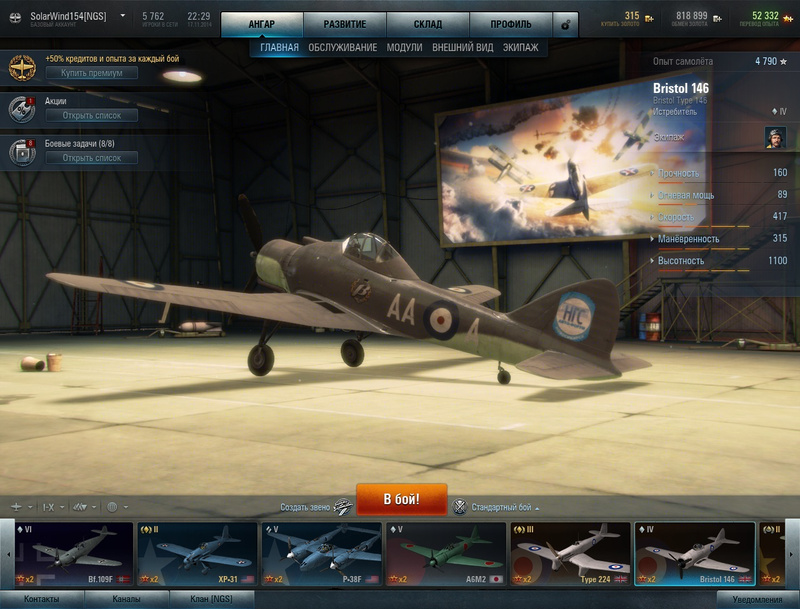
Task: Open the Контакты panel
Action: pos(41,599)
